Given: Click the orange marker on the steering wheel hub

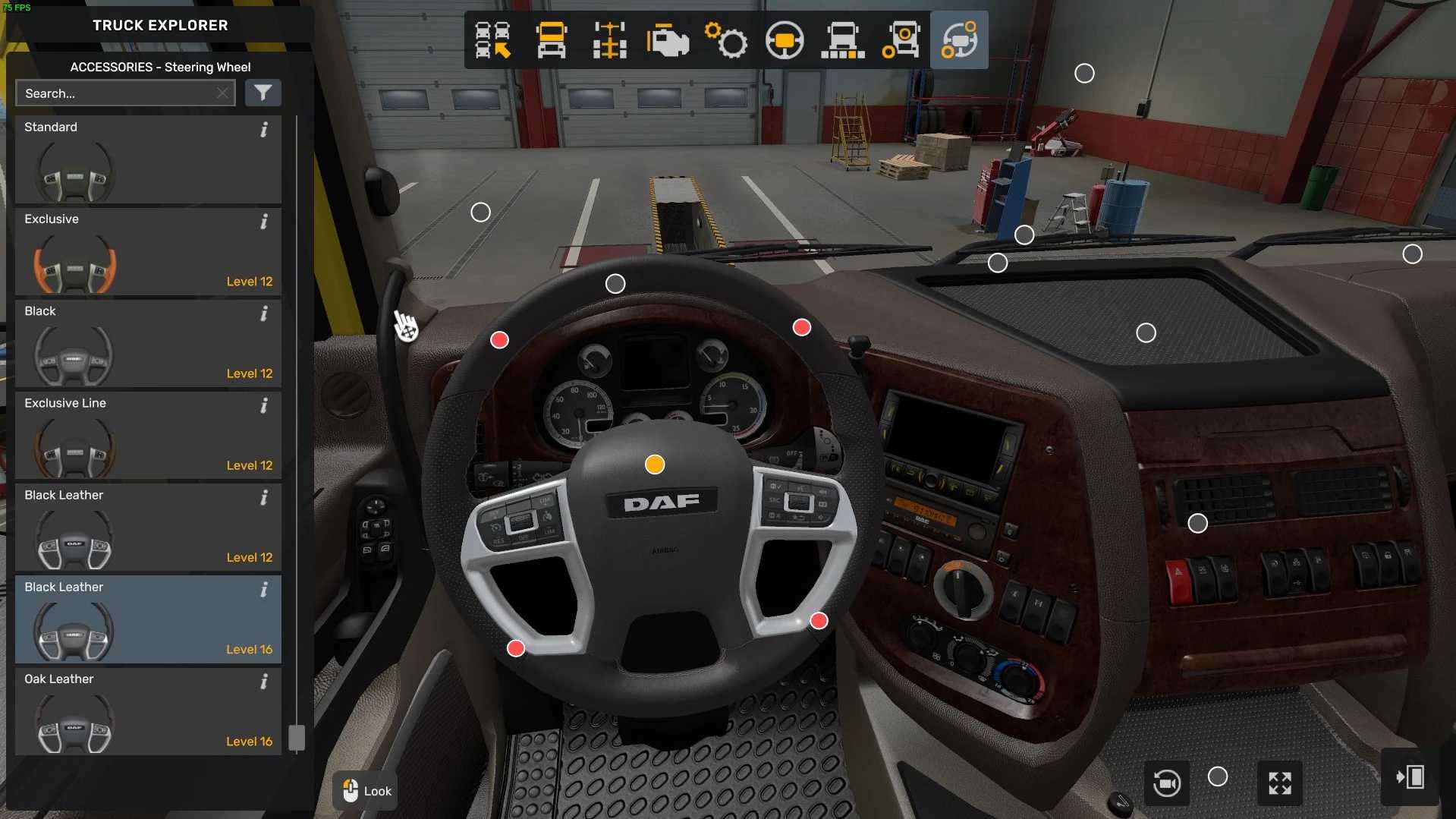Looking at the screenshot, I should 655,465.
